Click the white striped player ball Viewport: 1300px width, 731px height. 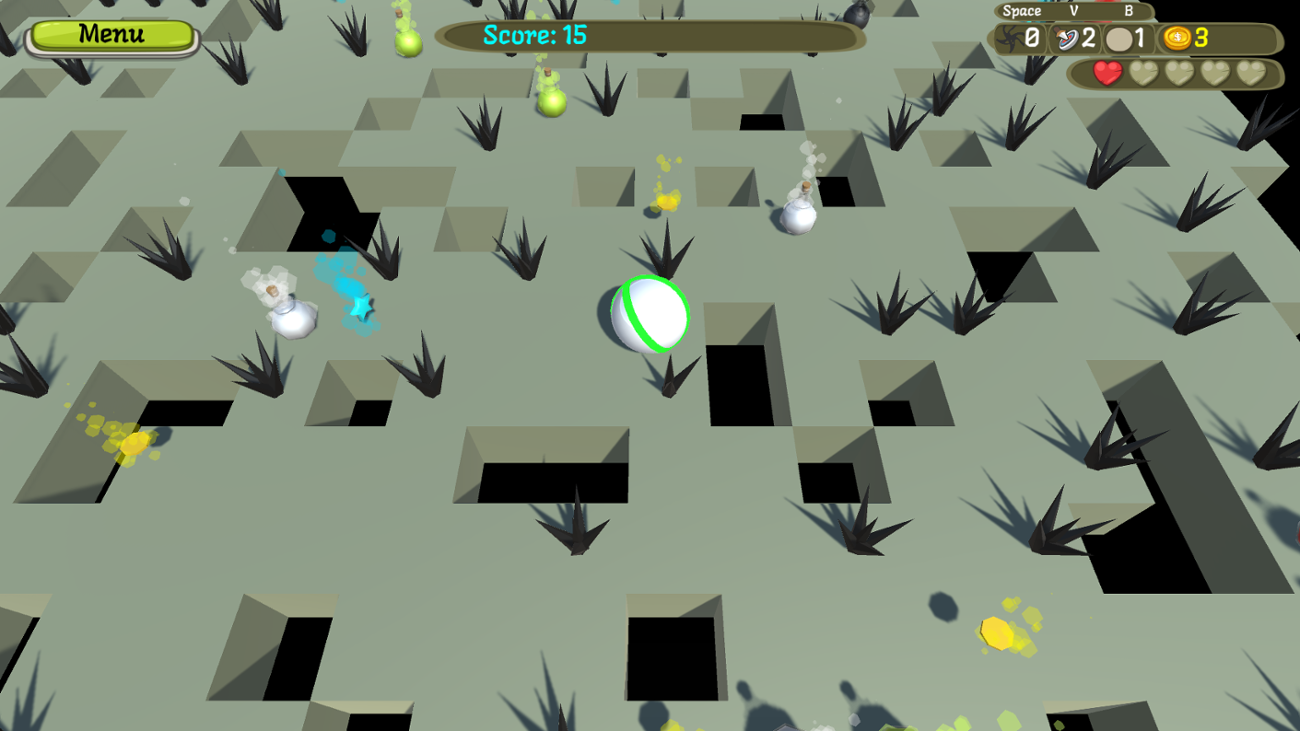[649, 312]
